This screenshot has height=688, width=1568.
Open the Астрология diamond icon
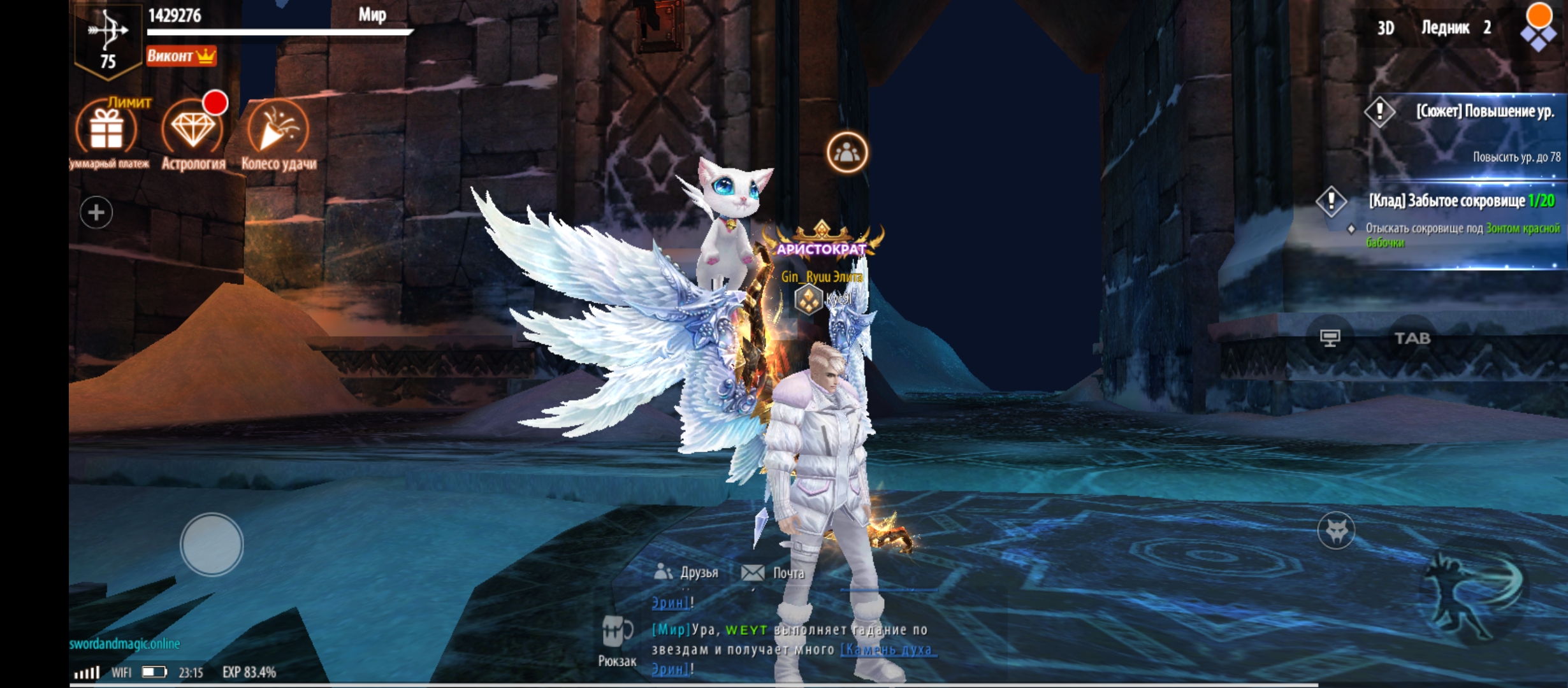[192, 131]
